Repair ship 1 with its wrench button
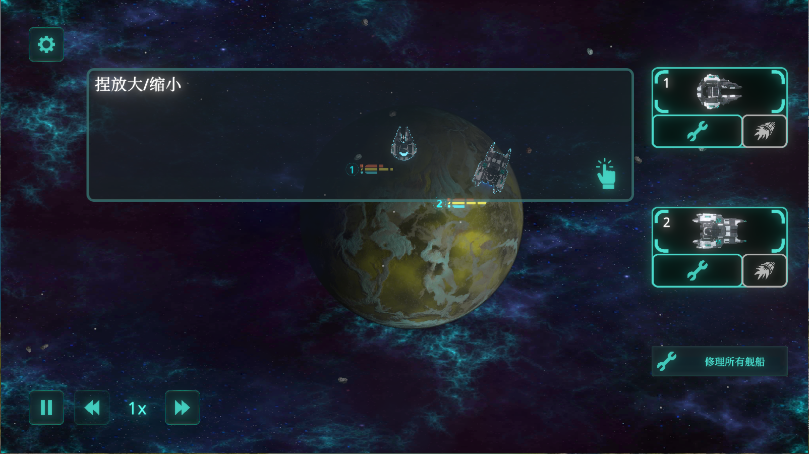 coord(697,131)
